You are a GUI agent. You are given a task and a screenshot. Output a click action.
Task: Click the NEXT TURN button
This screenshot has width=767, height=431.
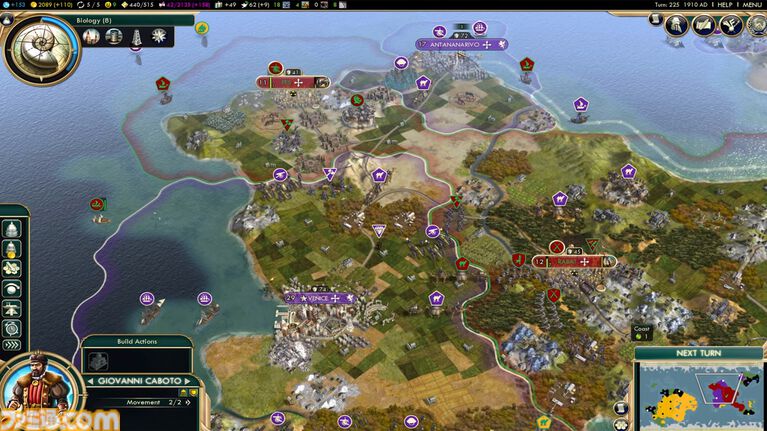tap(700, 353)
